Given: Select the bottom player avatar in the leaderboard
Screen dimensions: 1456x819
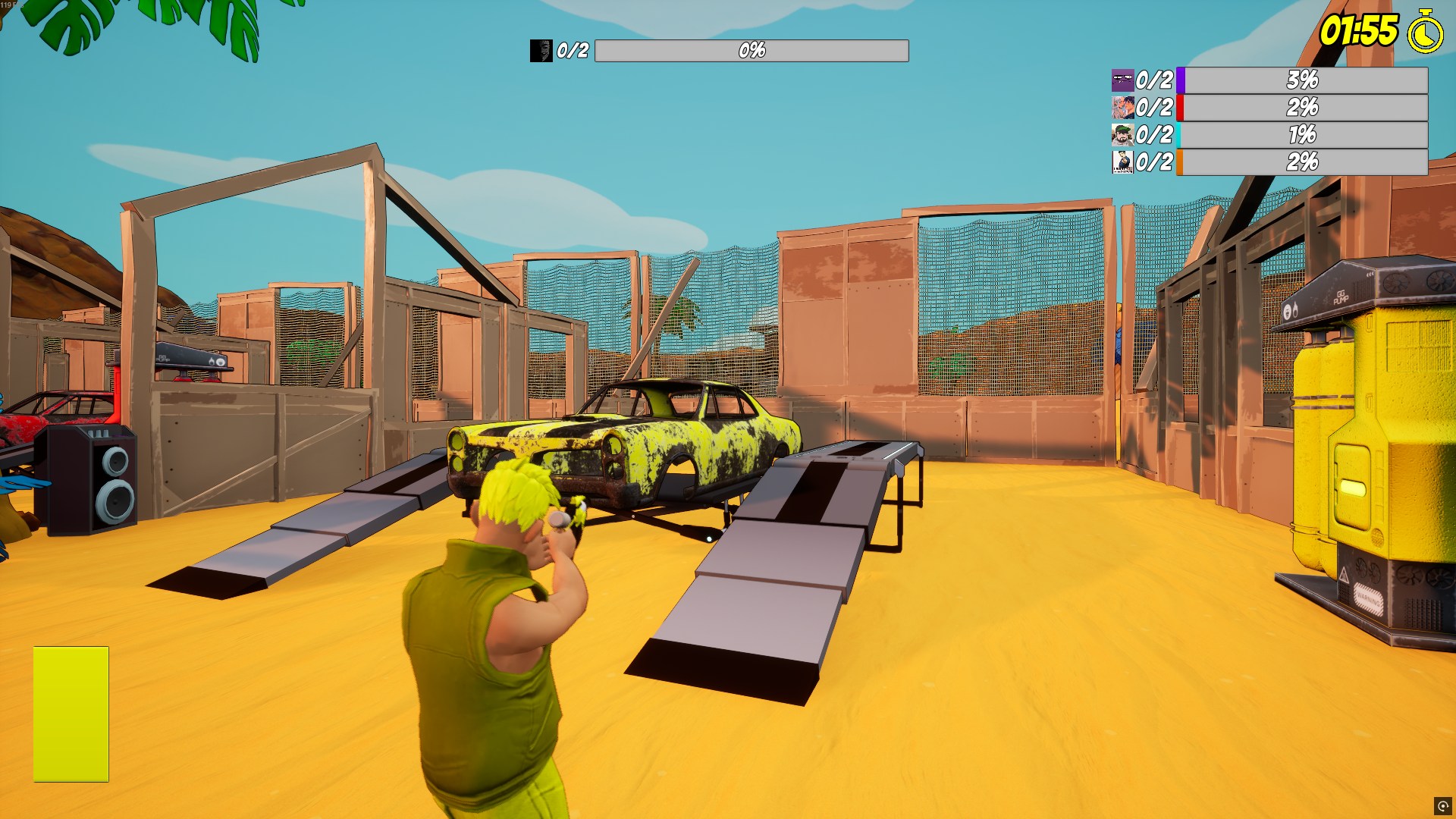Looking at the screenshot, I should pyautogui.click(x=1122, y=163).
